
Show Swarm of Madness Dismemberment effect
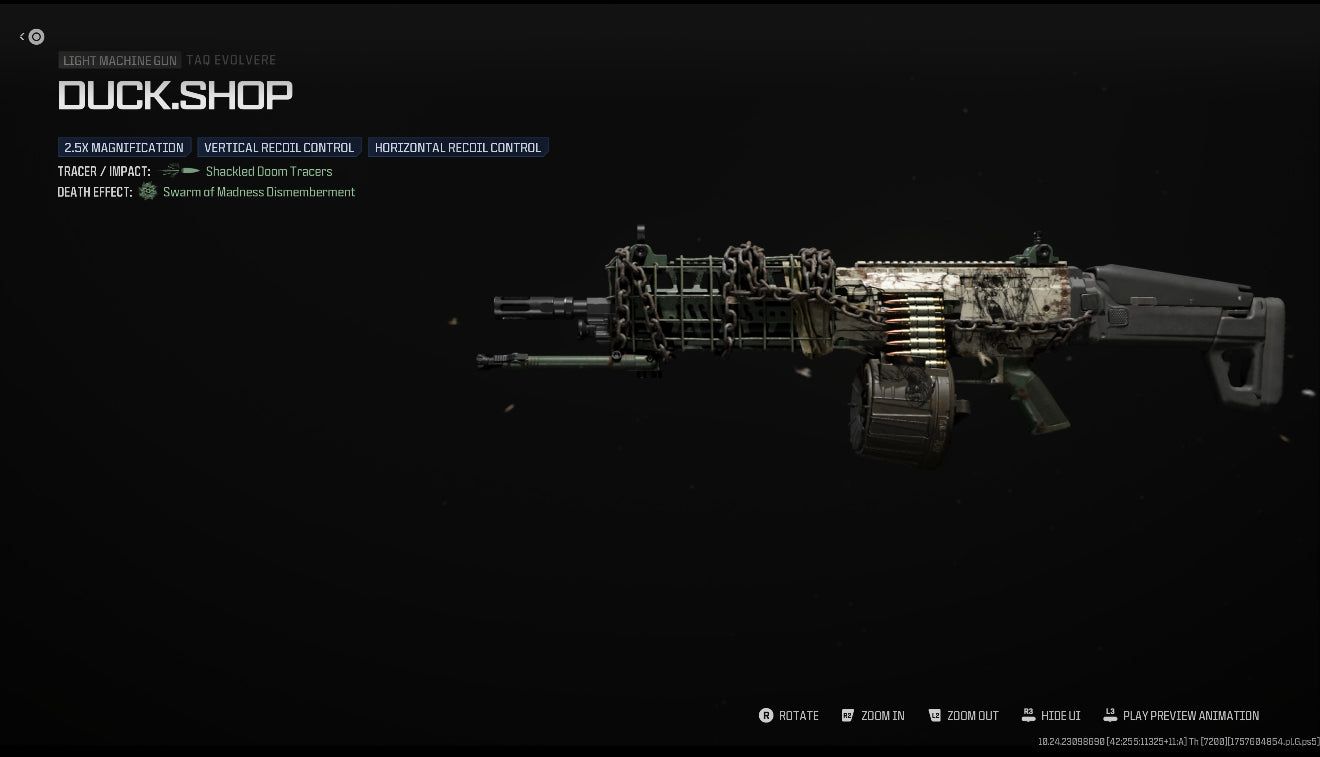[x=258, y=192]
